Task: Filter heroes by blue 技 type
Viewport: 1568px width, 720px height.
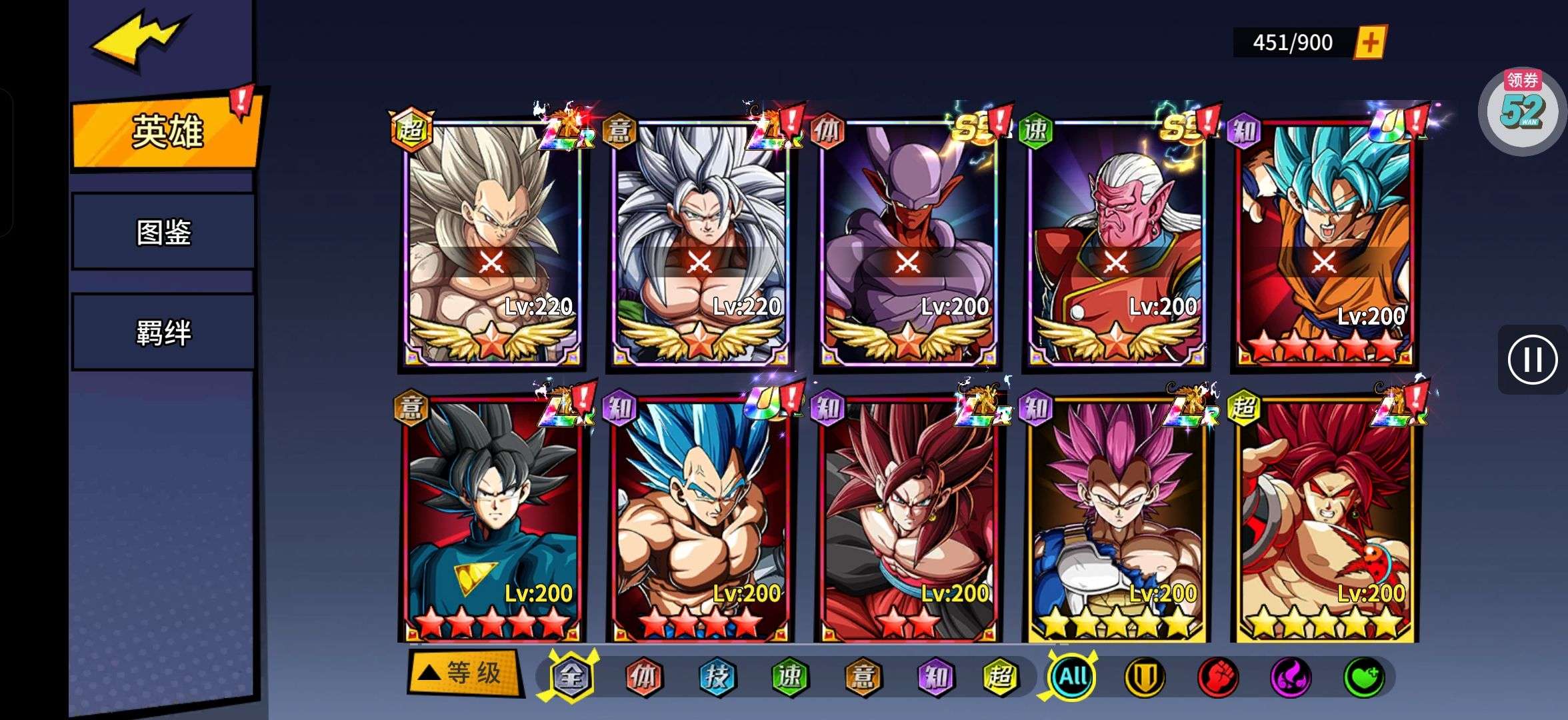Action: tap(717, 677)
